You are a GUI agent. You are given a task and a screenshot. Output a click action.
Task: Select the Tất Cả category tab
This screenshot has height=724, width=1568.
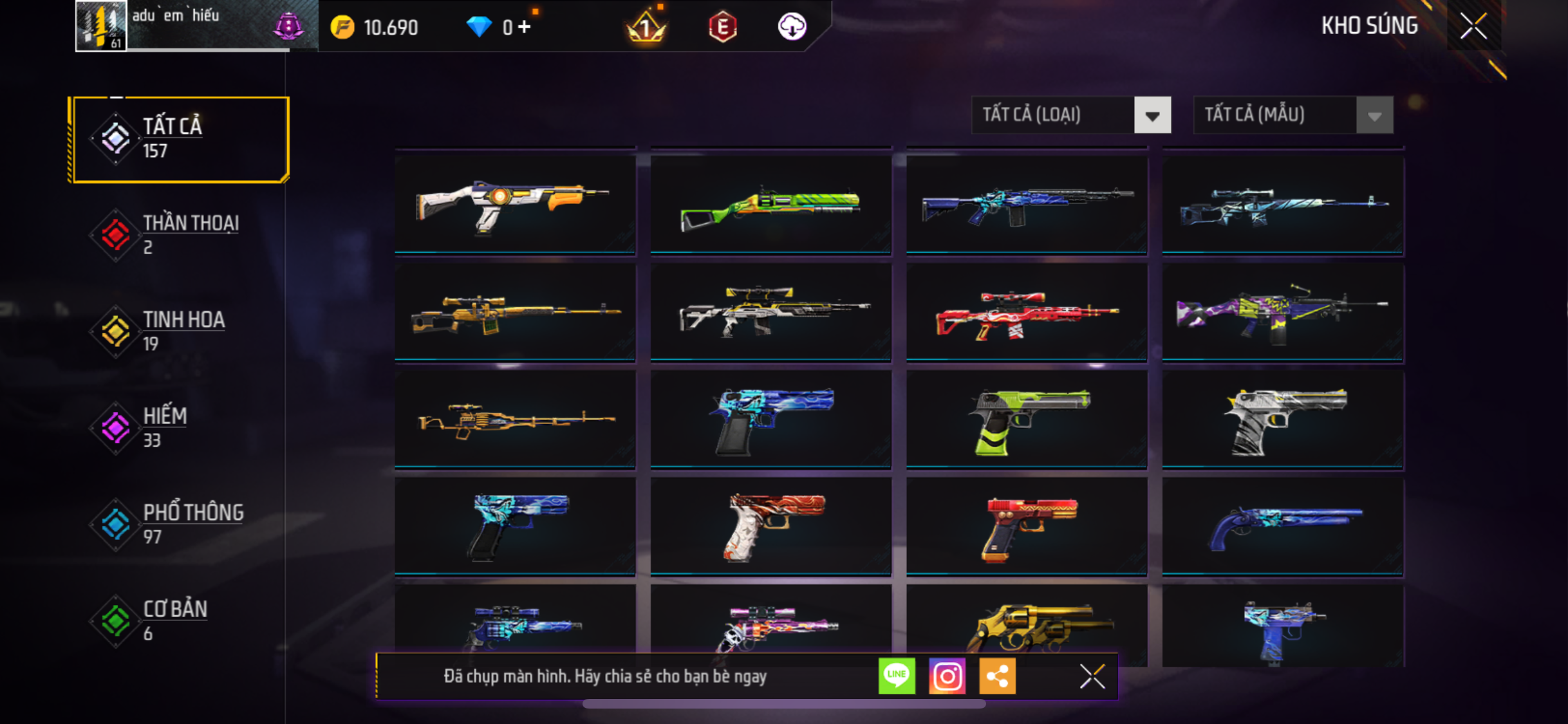click(x=180, y=139)
